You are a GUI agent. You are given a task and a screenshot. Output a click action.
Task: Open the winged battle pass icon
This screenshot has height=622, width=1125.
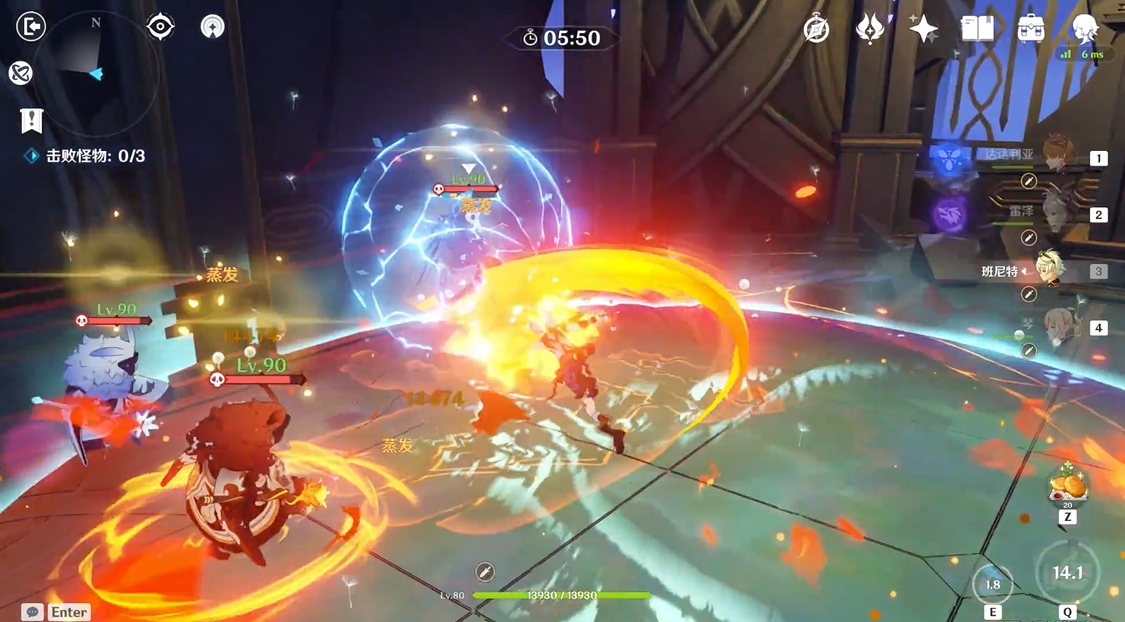pos(870,29)
